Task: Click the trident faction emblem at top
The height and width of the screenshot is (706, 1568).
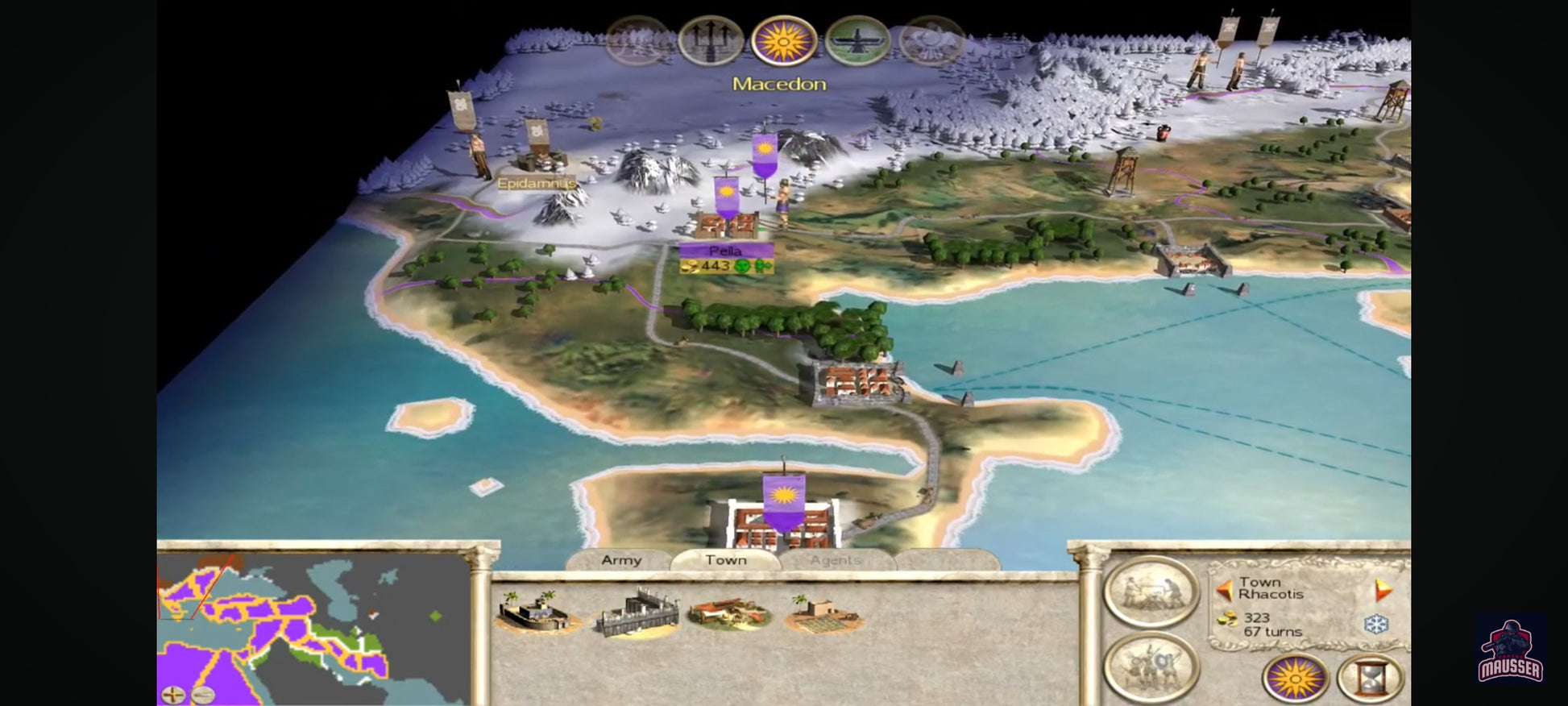Action: click(711, 40)
